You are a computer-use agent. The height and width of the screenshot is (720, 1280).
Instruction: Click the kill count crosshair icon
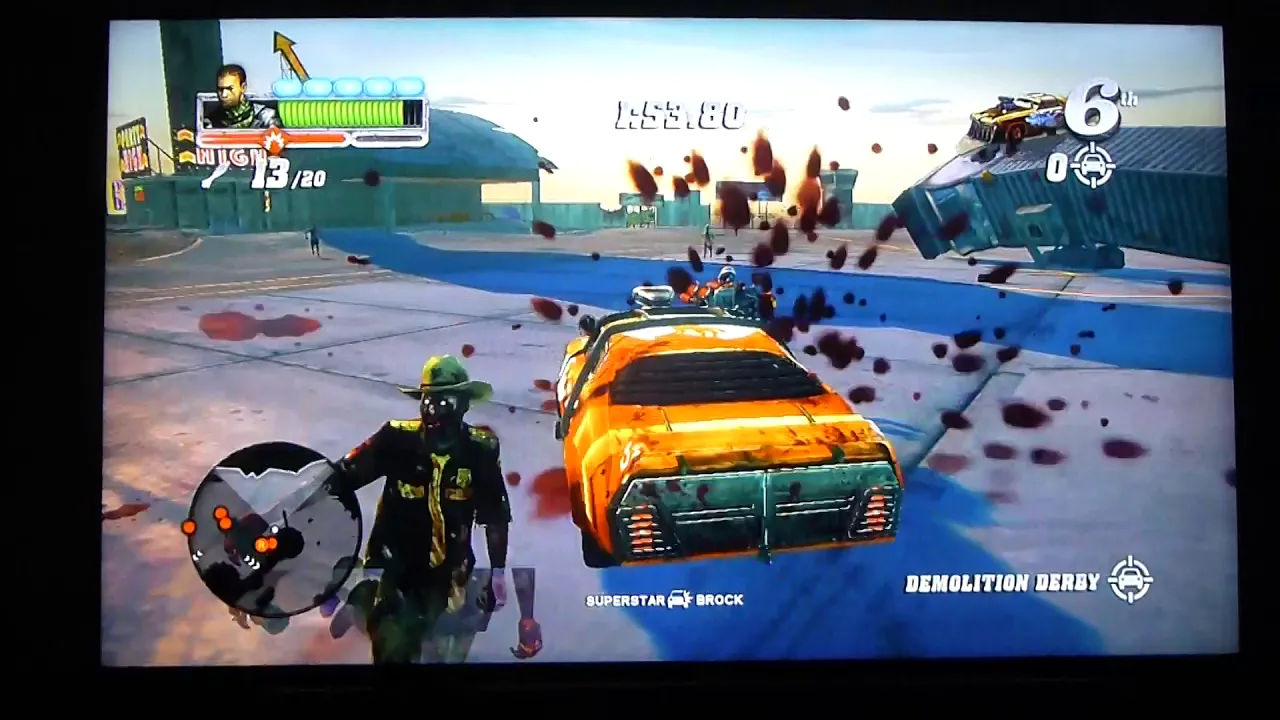pos(1093,165)
